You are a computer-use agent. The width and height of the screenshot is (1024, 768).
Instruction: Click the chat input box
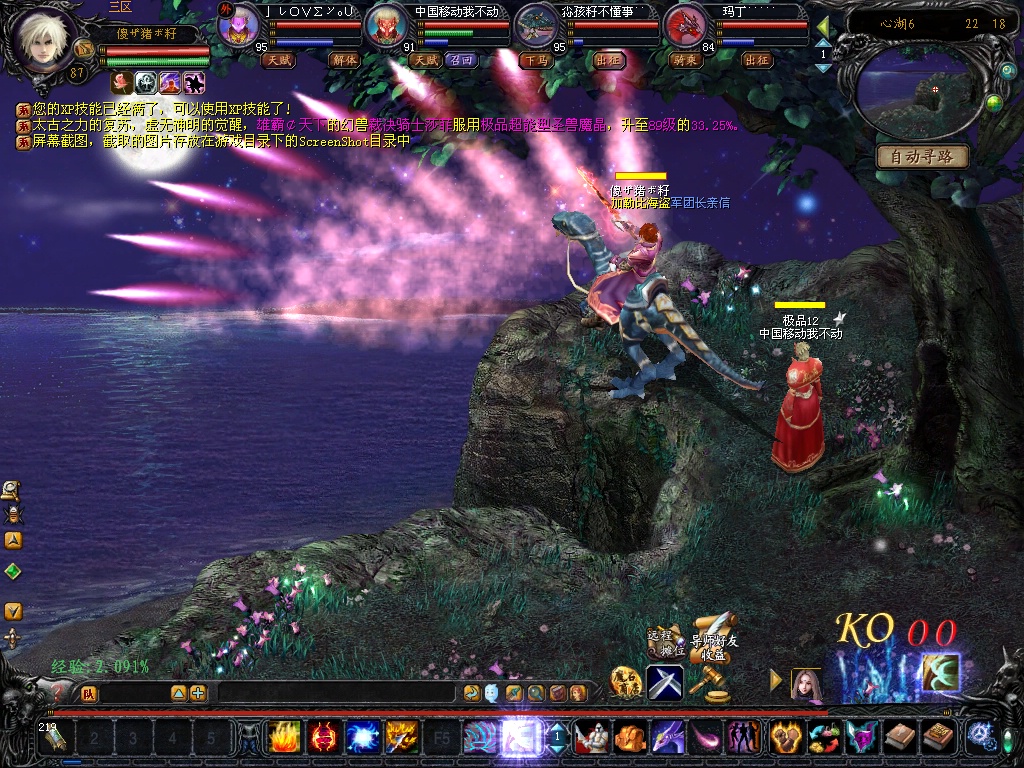click(336, 692)
